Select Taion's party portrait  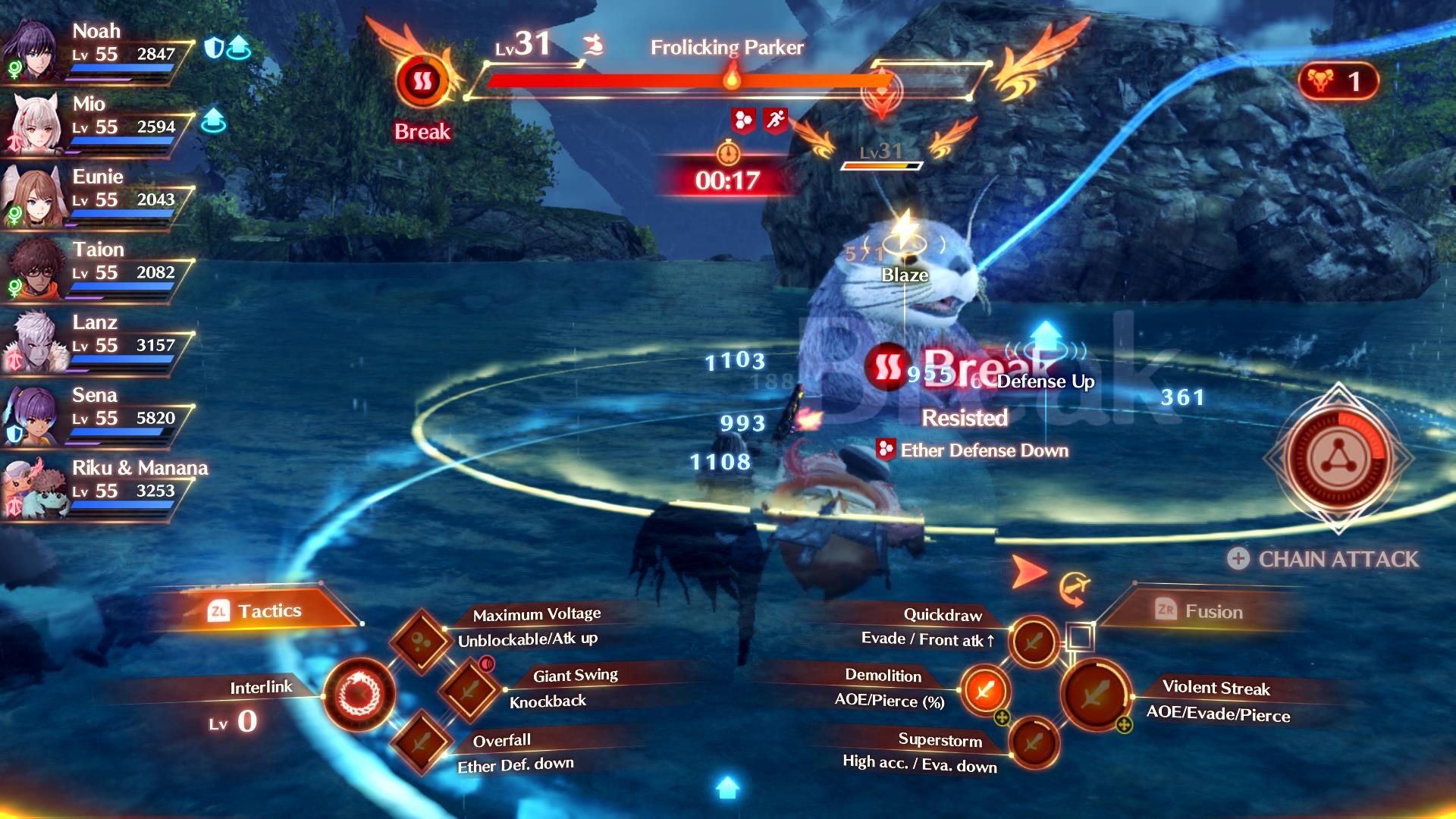32,268
